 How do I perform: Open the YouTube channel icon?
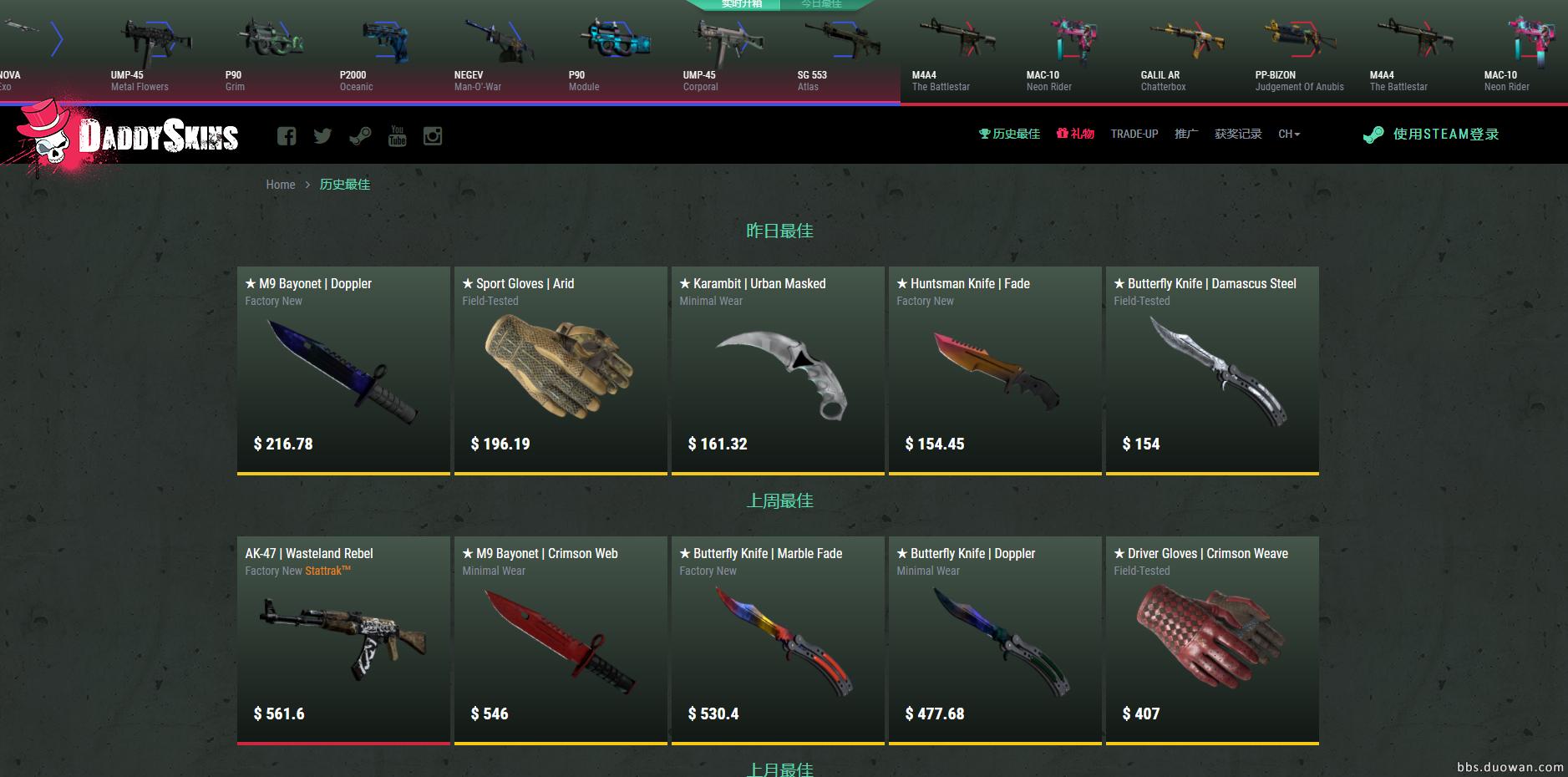click(398, 135)
